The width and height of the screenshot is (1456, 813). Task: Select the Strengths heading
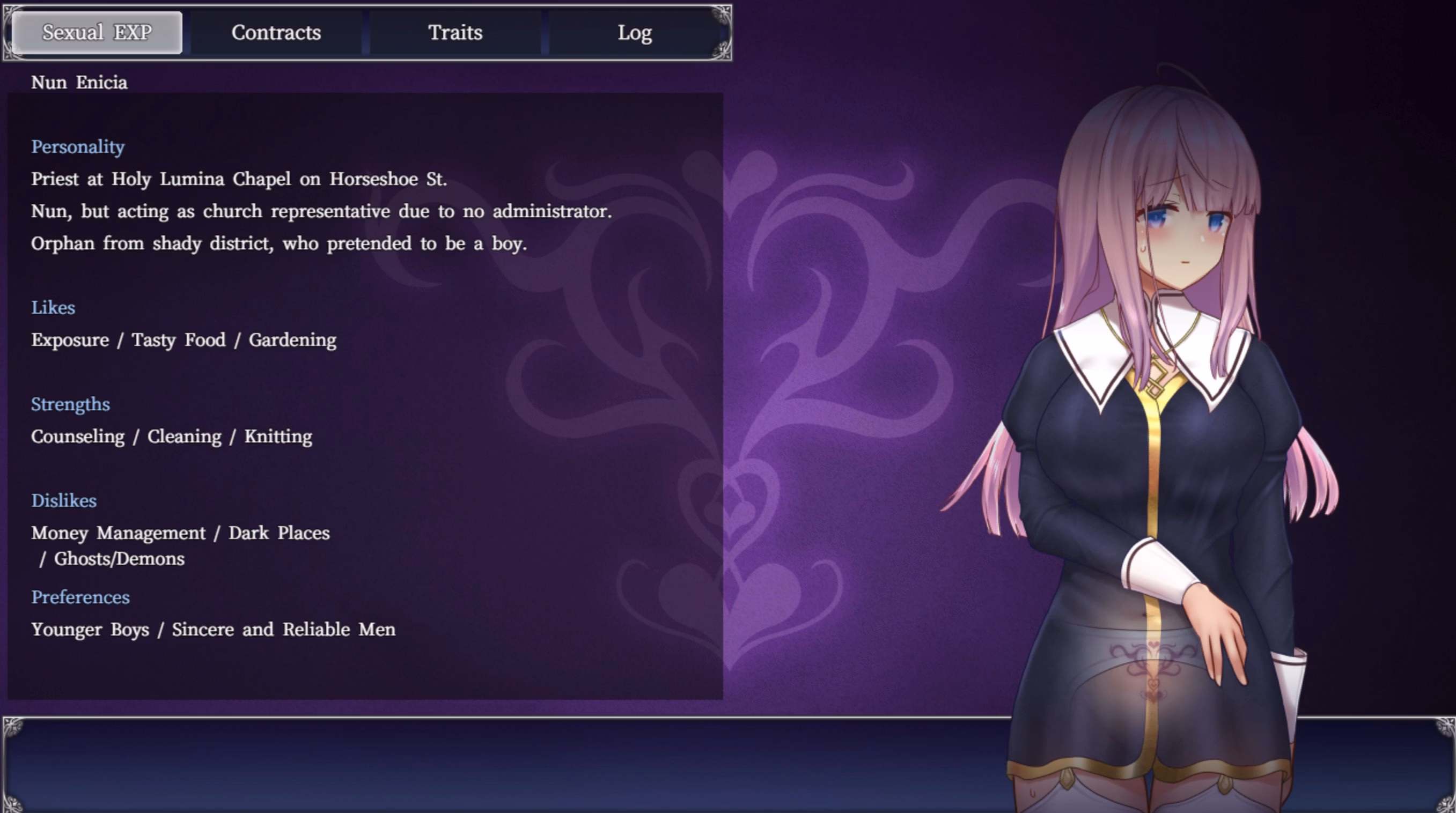point(71,404)
